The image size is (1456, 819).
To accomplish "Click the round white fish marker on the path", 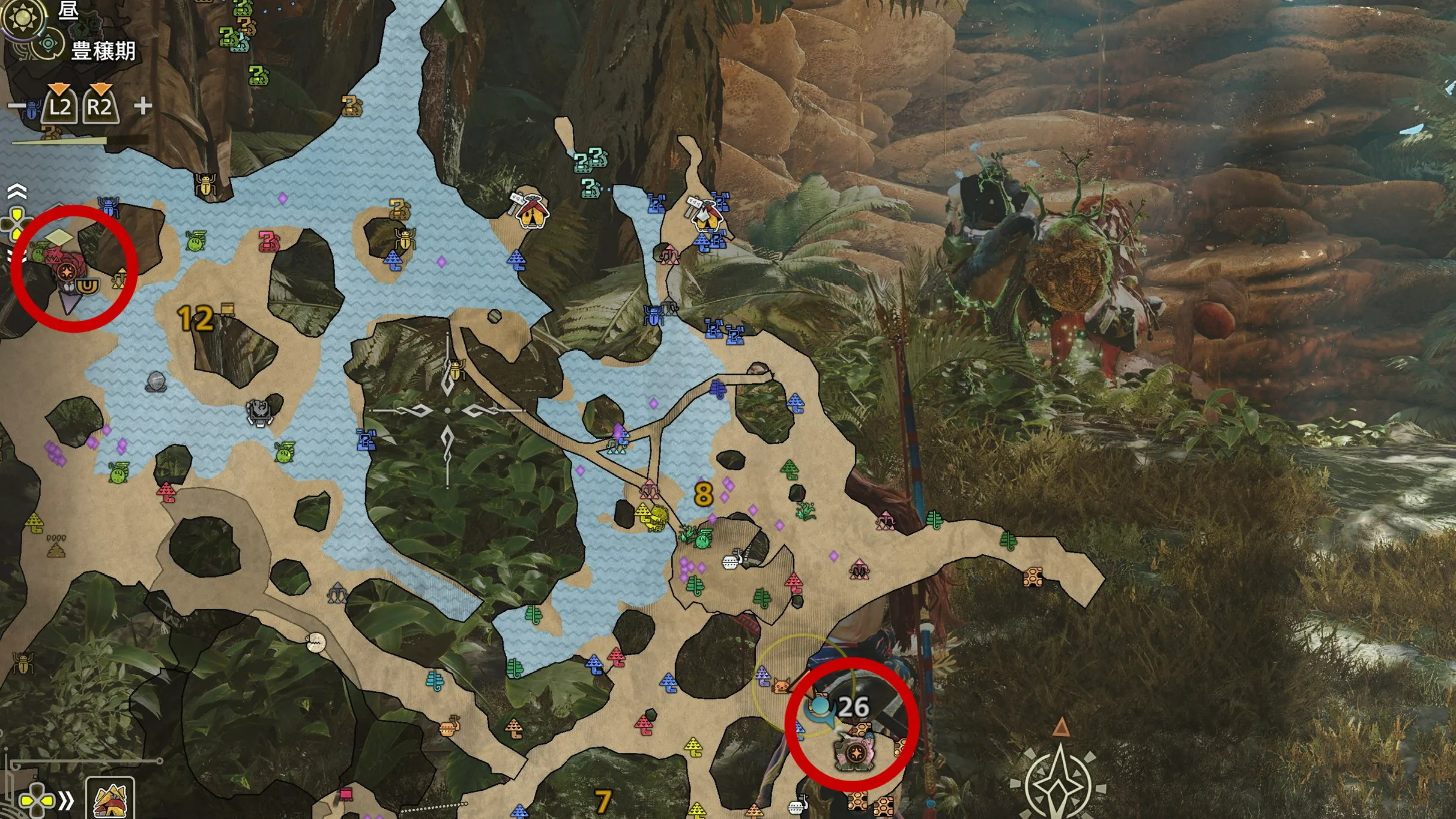I will pyautogui.click(x=316, y=643).
